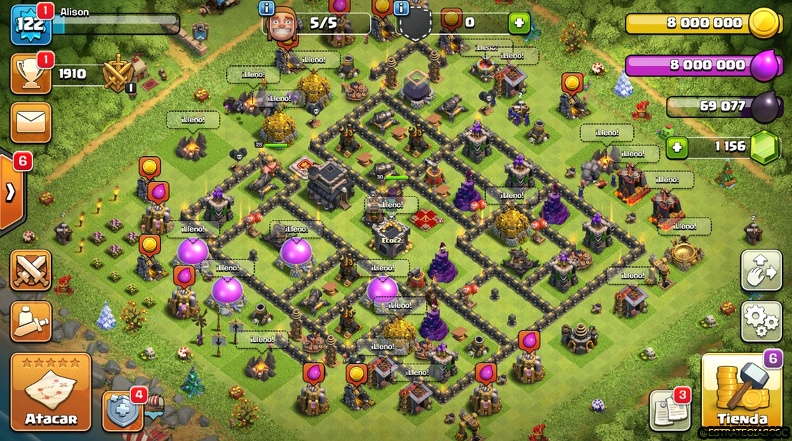This screenshot has width=792, height=441.
Task: Open the village layout editor button
Action: pos(761,270)
